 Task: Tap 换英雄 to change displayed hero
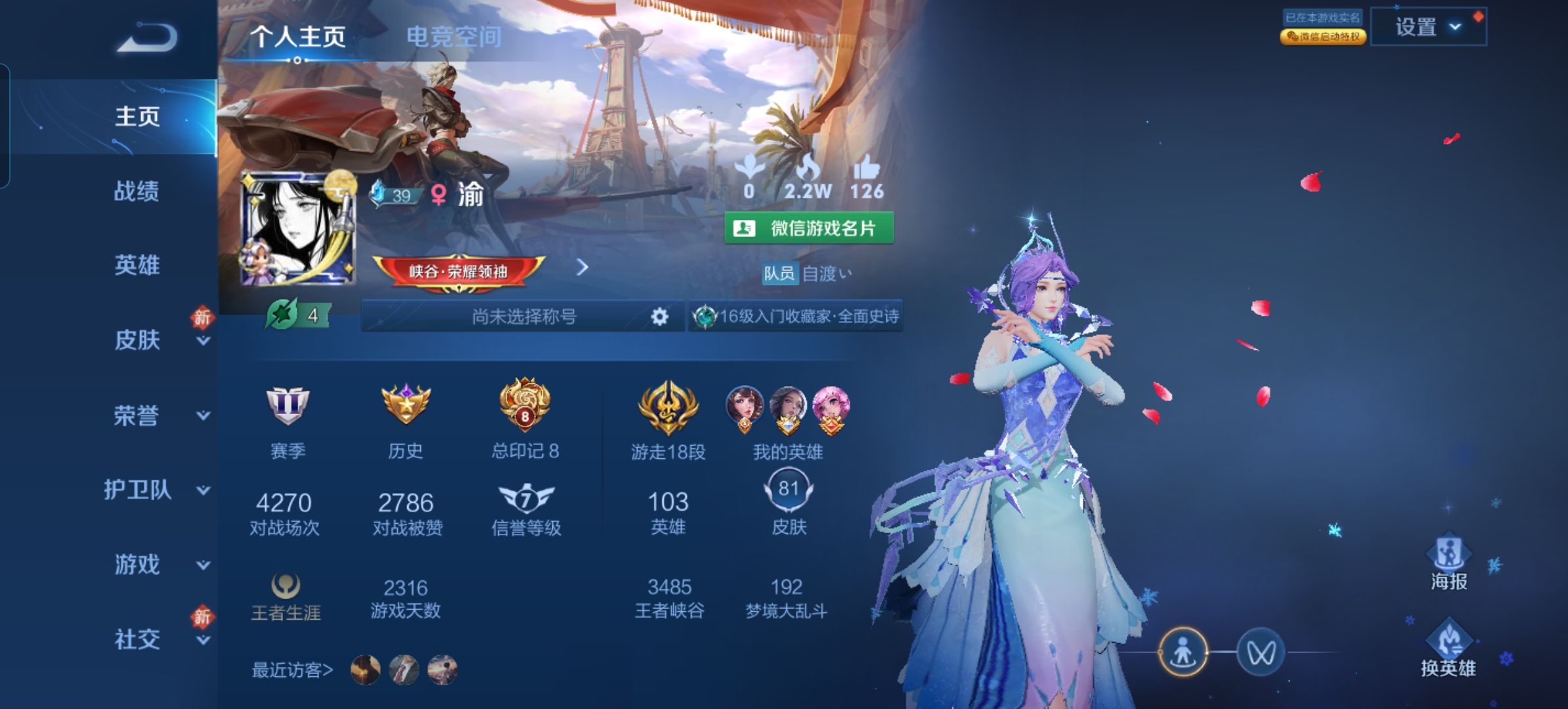tap(1448, 649)
